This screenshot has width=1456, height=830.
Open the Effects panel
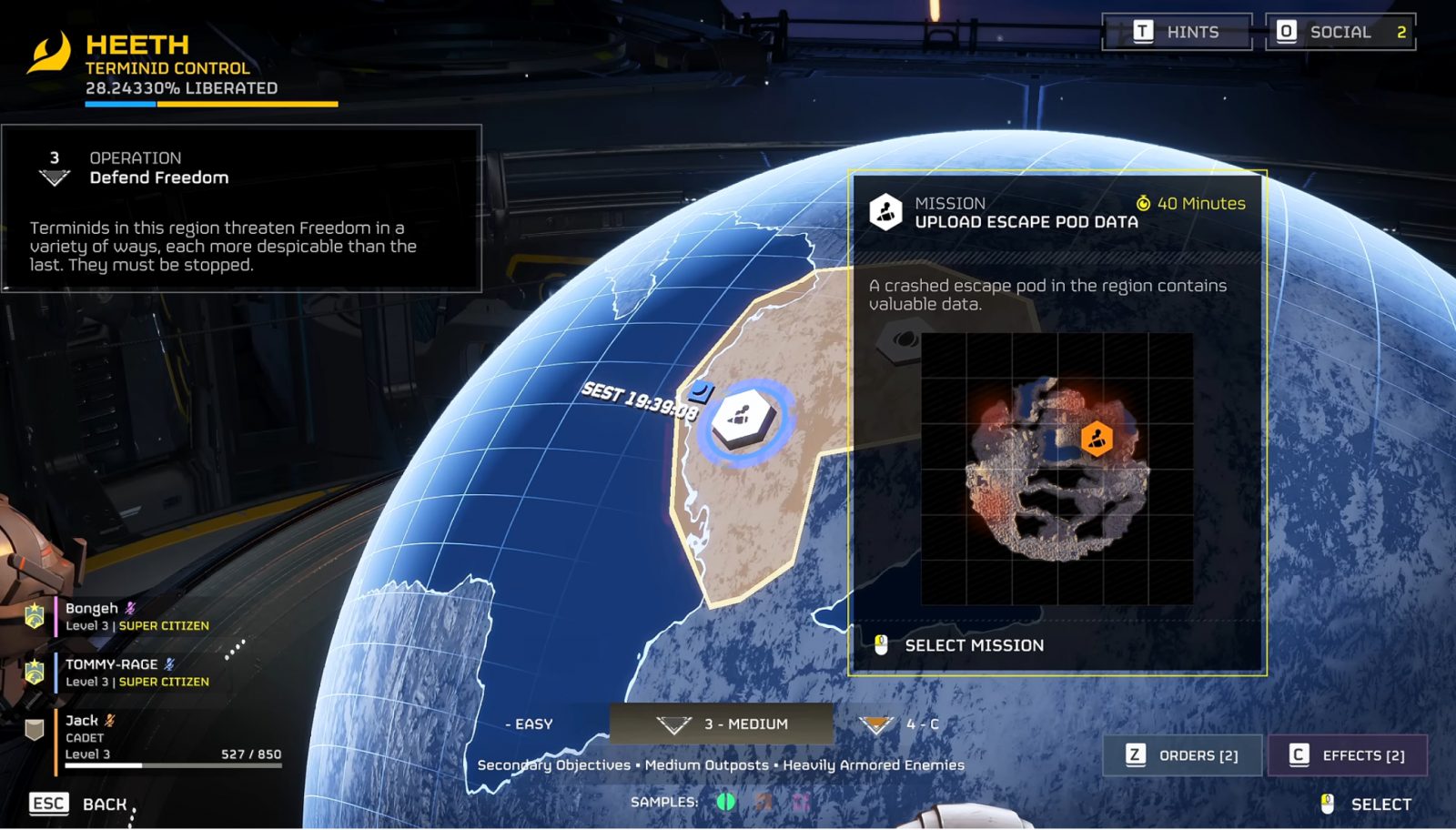pos(1347,755)
